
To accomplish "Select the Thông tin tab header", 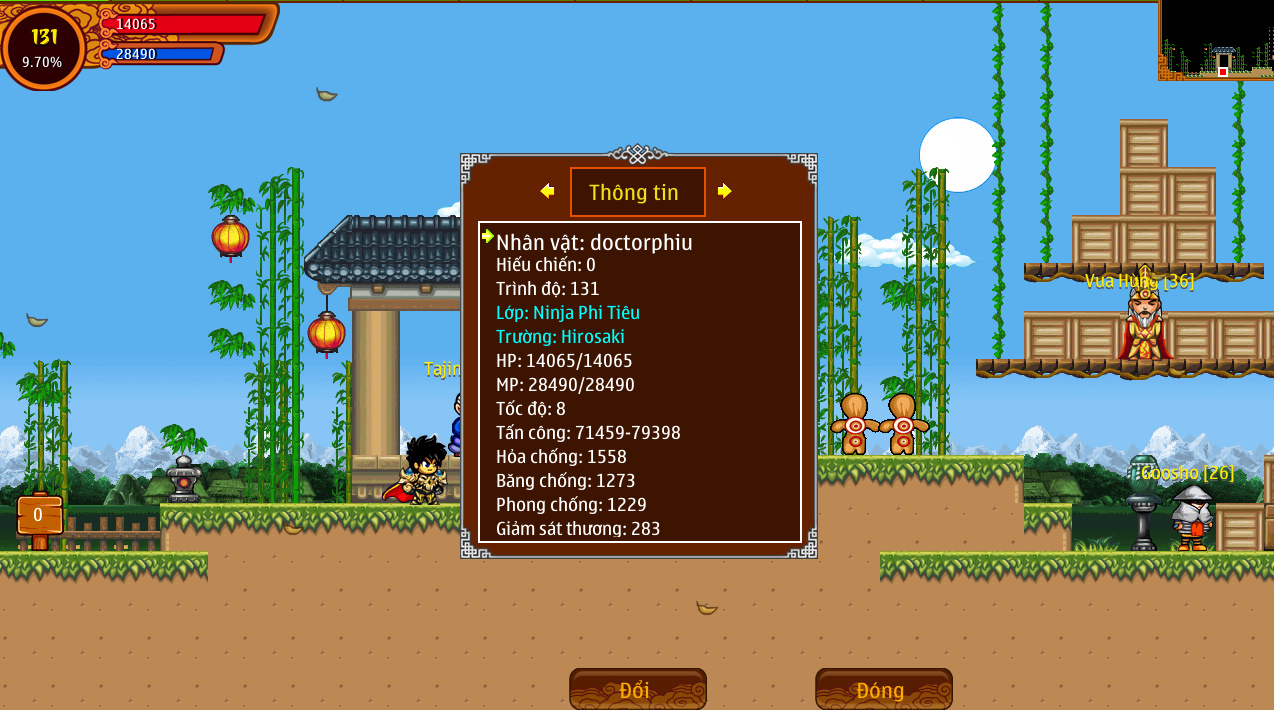I will [x=637, y=192].
